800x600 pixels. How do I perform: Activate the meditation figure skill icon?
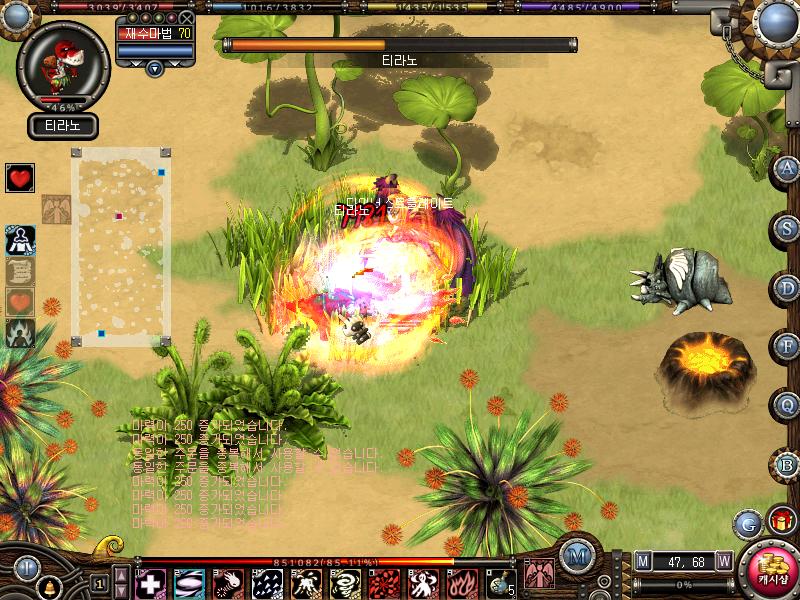click(20, 240)
